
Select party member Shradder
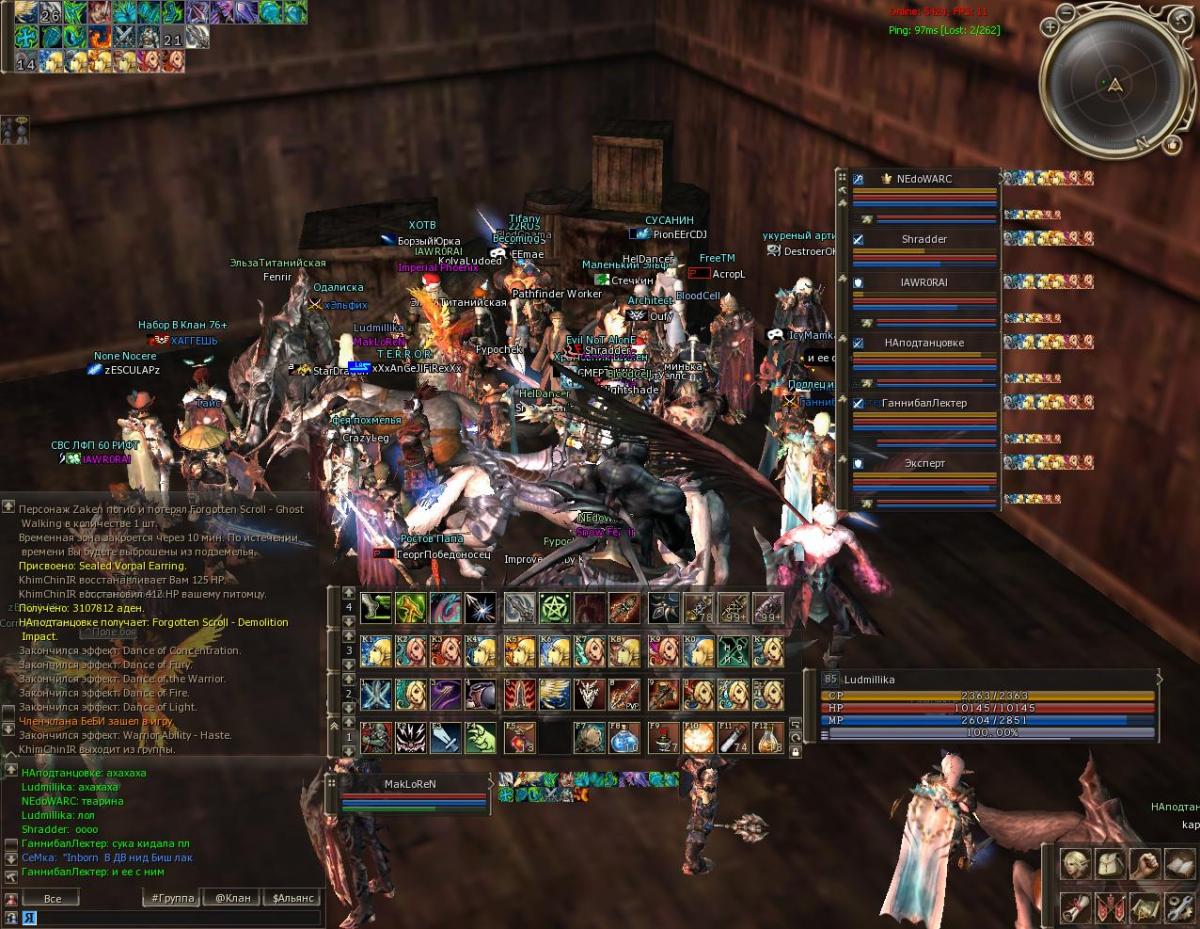923,240
